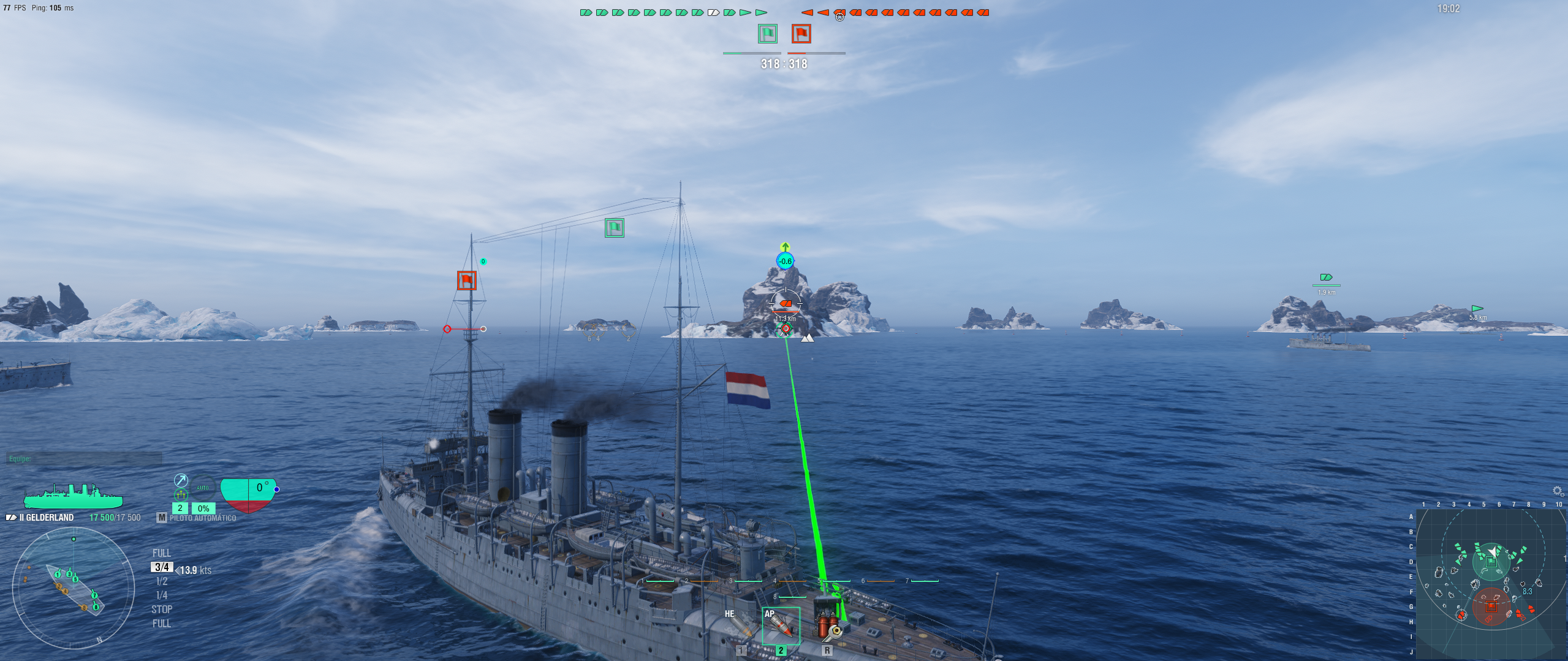Set throttle to 1/2 speed
Screen dimensions: 1568x661
(162, 581)
